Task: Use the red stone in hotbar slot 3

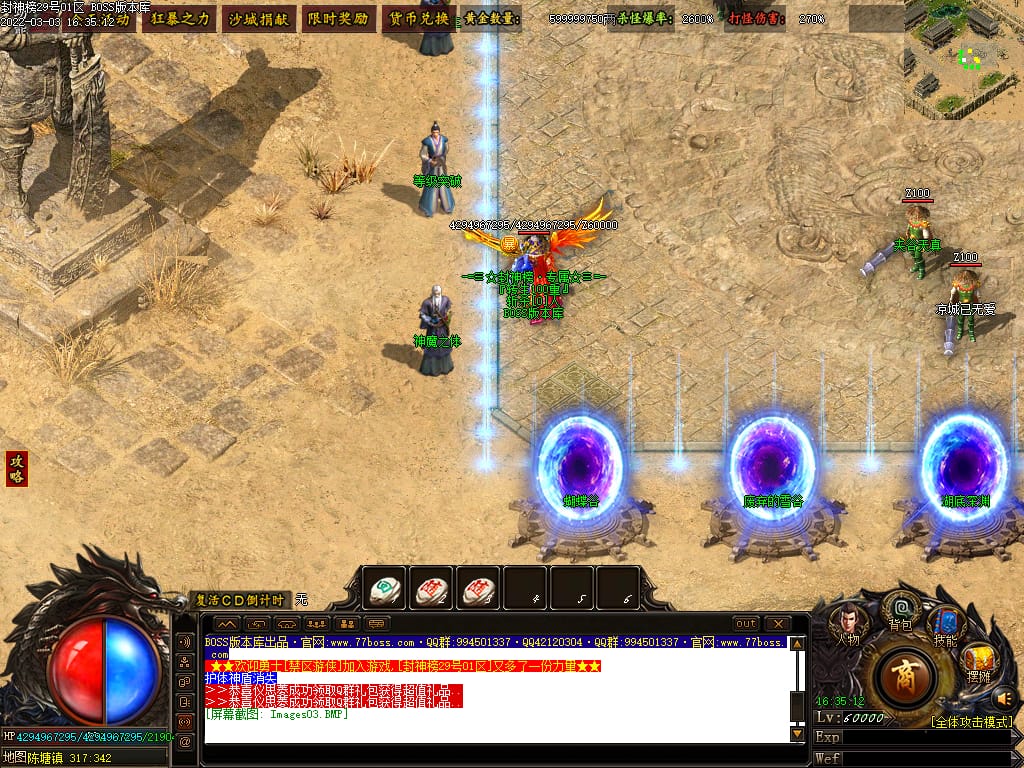Action: [x=478, y=590]
